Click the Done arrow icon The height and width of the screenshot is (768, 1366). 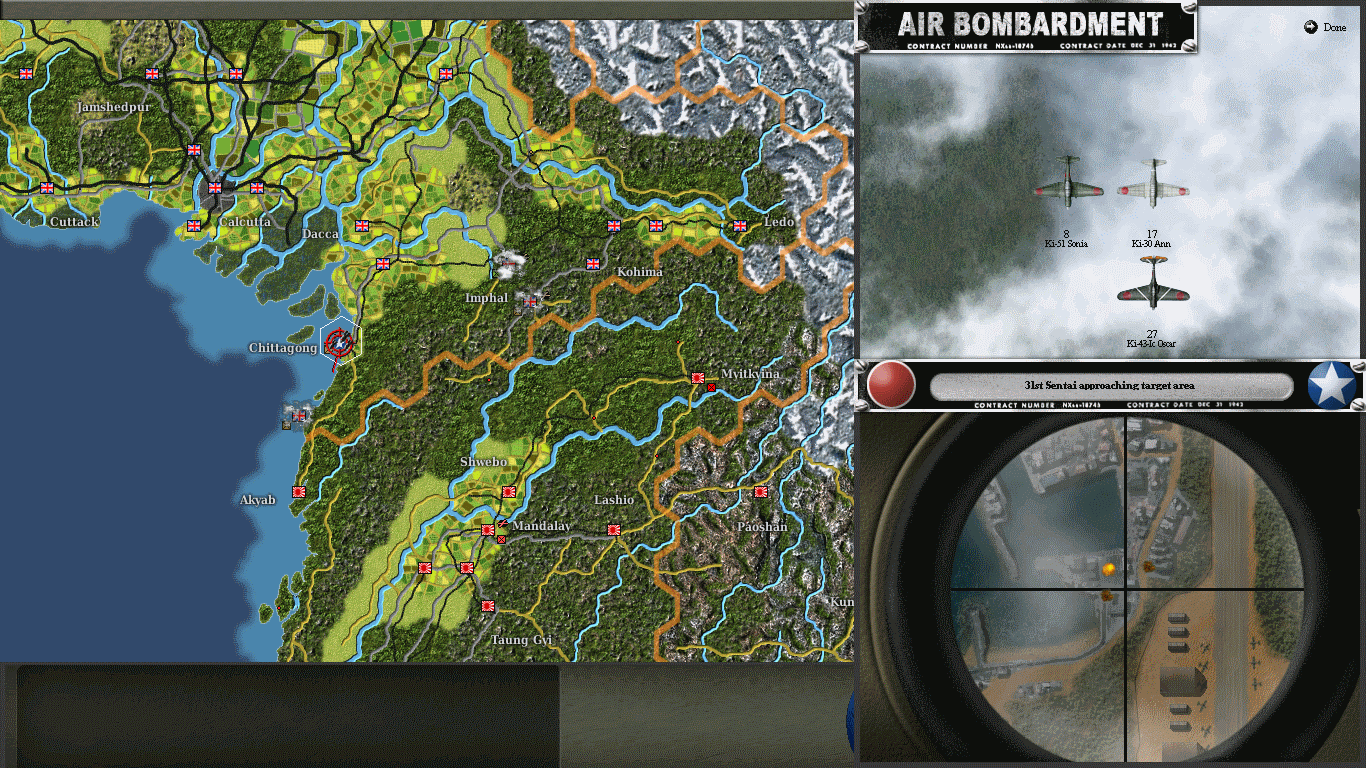click(x=1311, y=27)
